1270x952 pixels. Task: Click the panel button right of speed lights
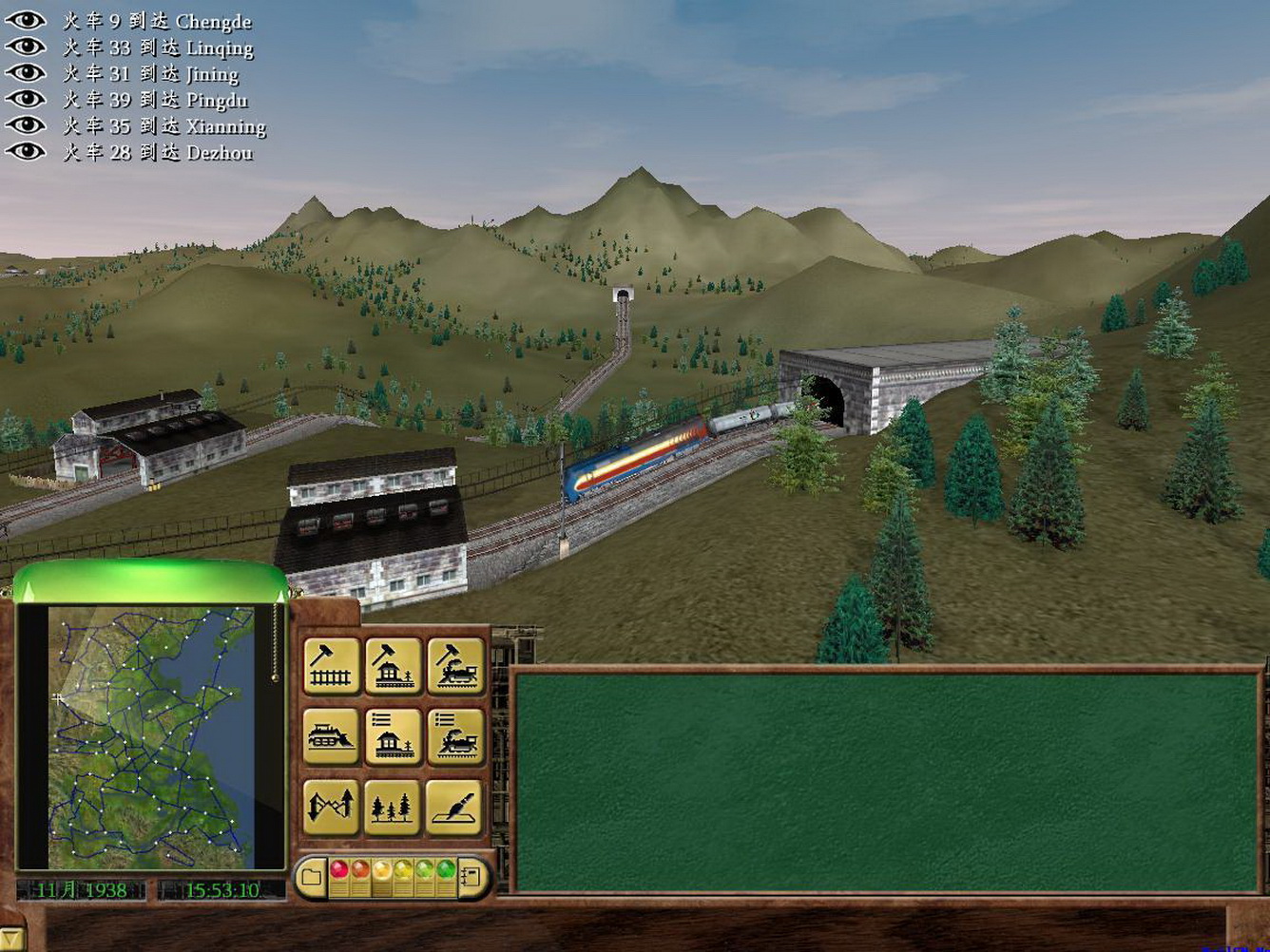click(472, 876)
